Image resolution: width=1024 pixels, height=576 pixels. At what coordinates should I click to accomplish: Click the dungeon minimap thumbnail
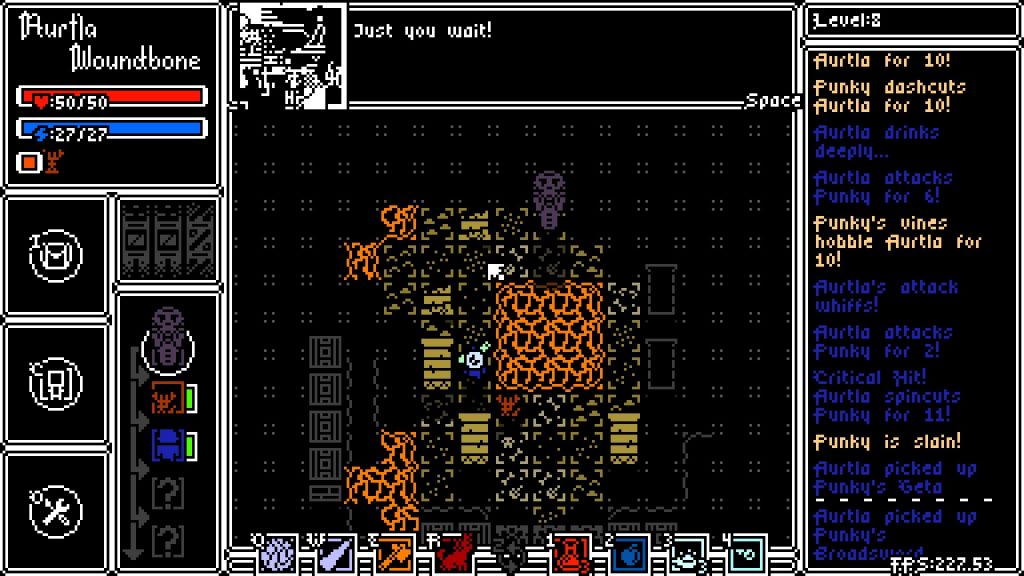point(292,54)
